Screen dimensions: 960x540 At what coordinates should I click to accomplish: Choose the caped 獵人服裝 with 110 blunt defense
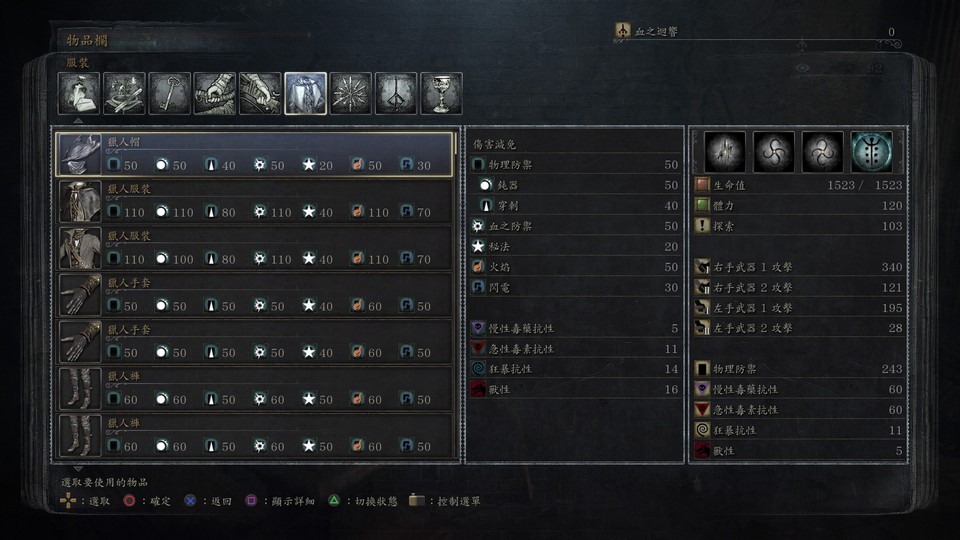pos(257,202)
